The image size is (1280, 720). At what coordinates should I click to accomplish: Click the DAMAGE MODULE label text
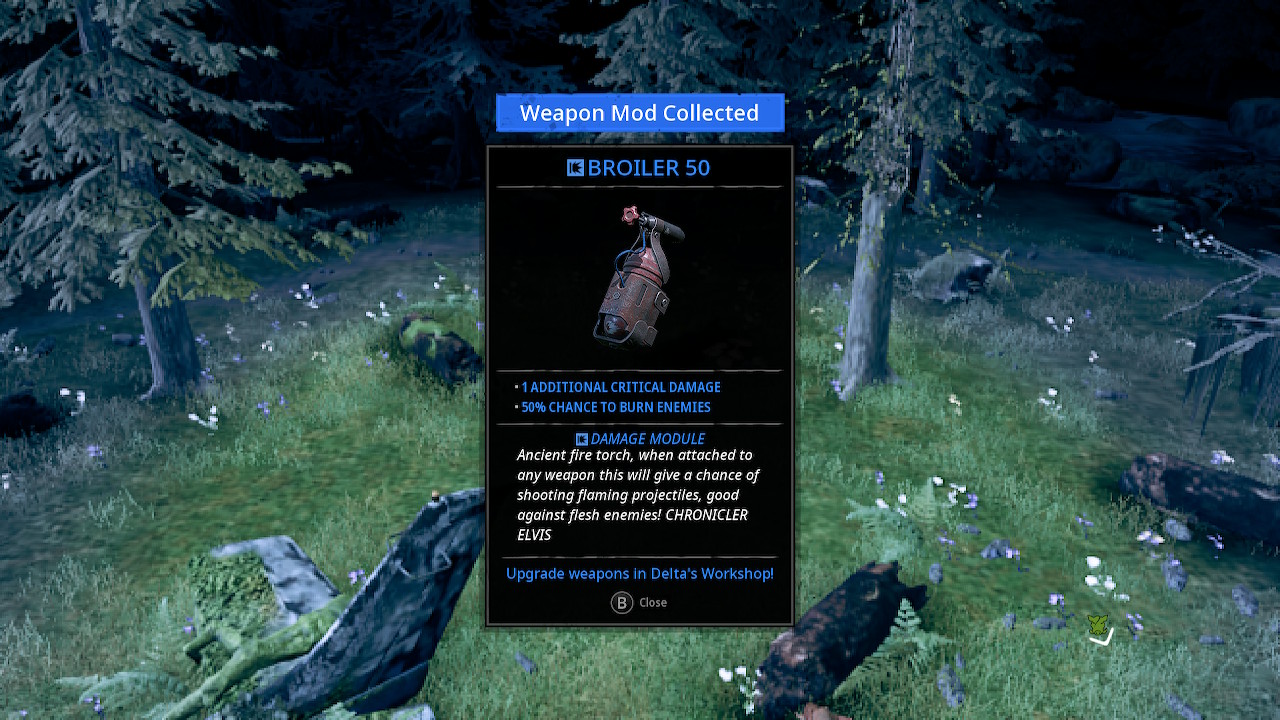pos(646,438)
